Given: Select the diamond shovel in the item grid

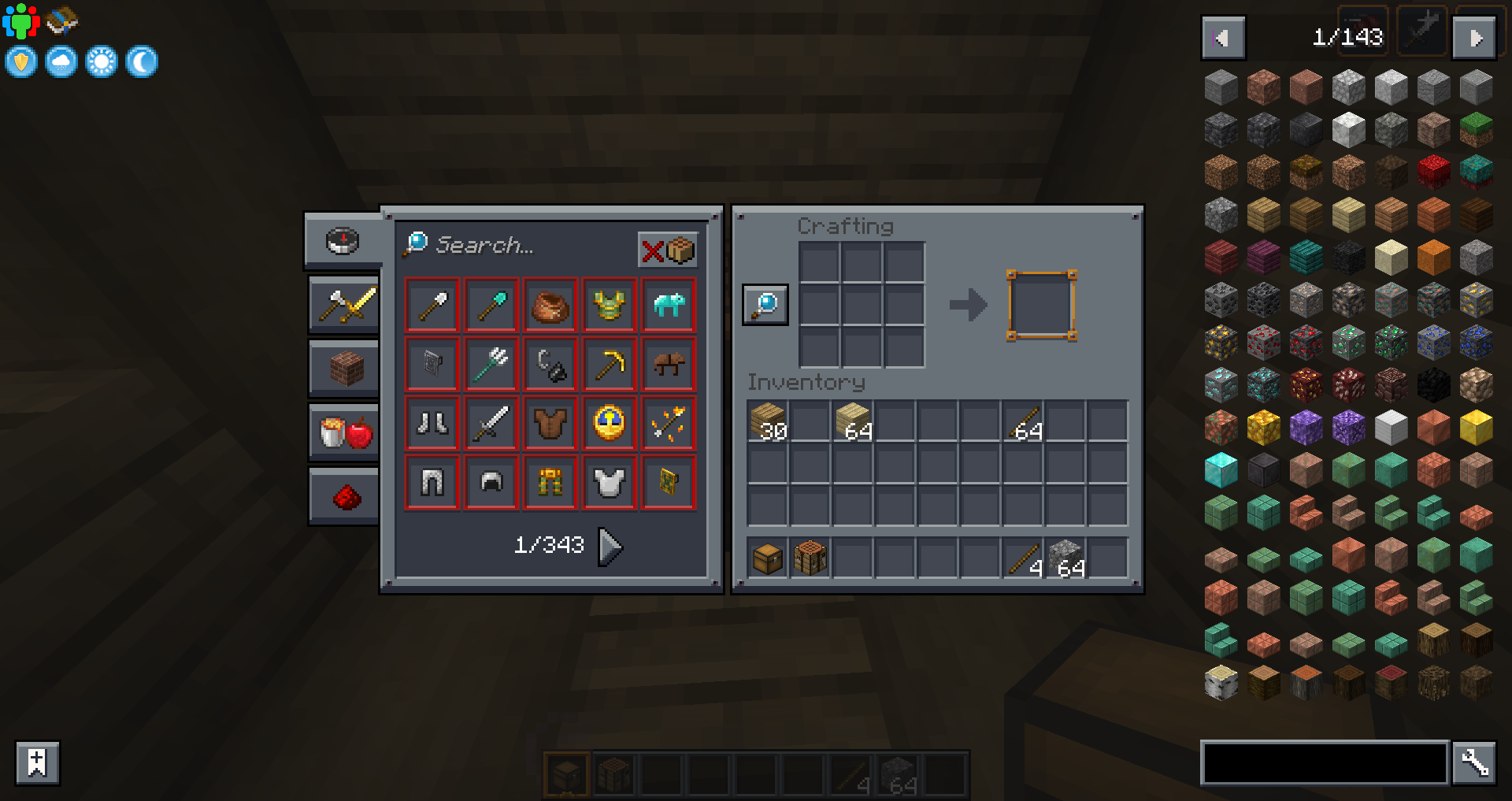Looking at the screenshot, I should point(491,306).
